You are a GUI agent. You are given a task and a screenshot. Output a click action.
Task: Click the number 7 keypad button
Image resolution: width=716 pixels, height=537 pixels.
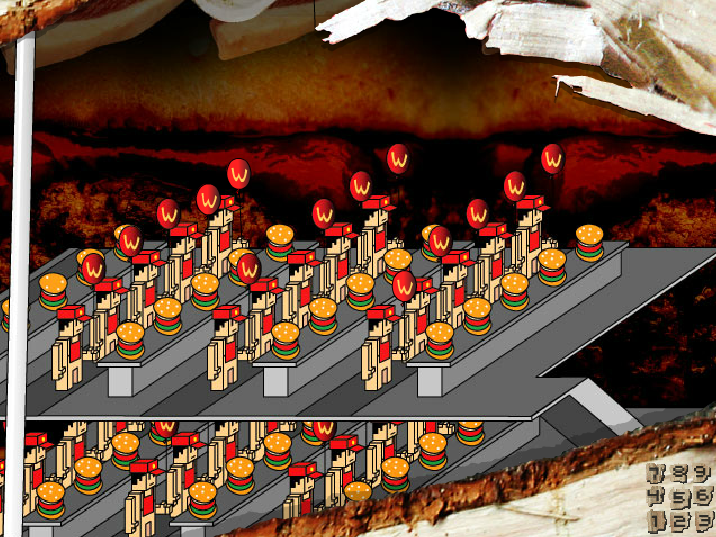pos(656,473)
